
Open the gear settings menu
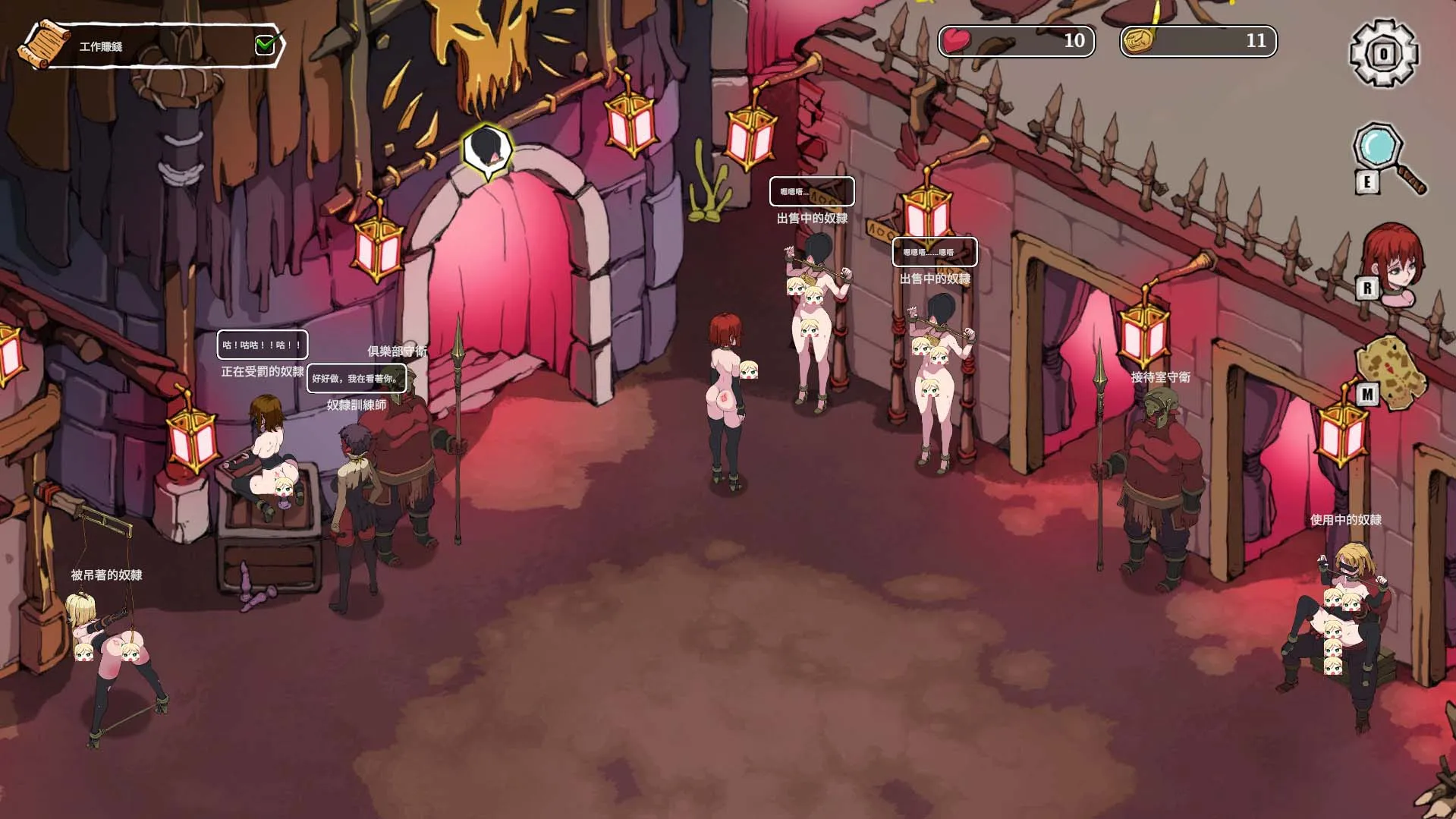1383,53
